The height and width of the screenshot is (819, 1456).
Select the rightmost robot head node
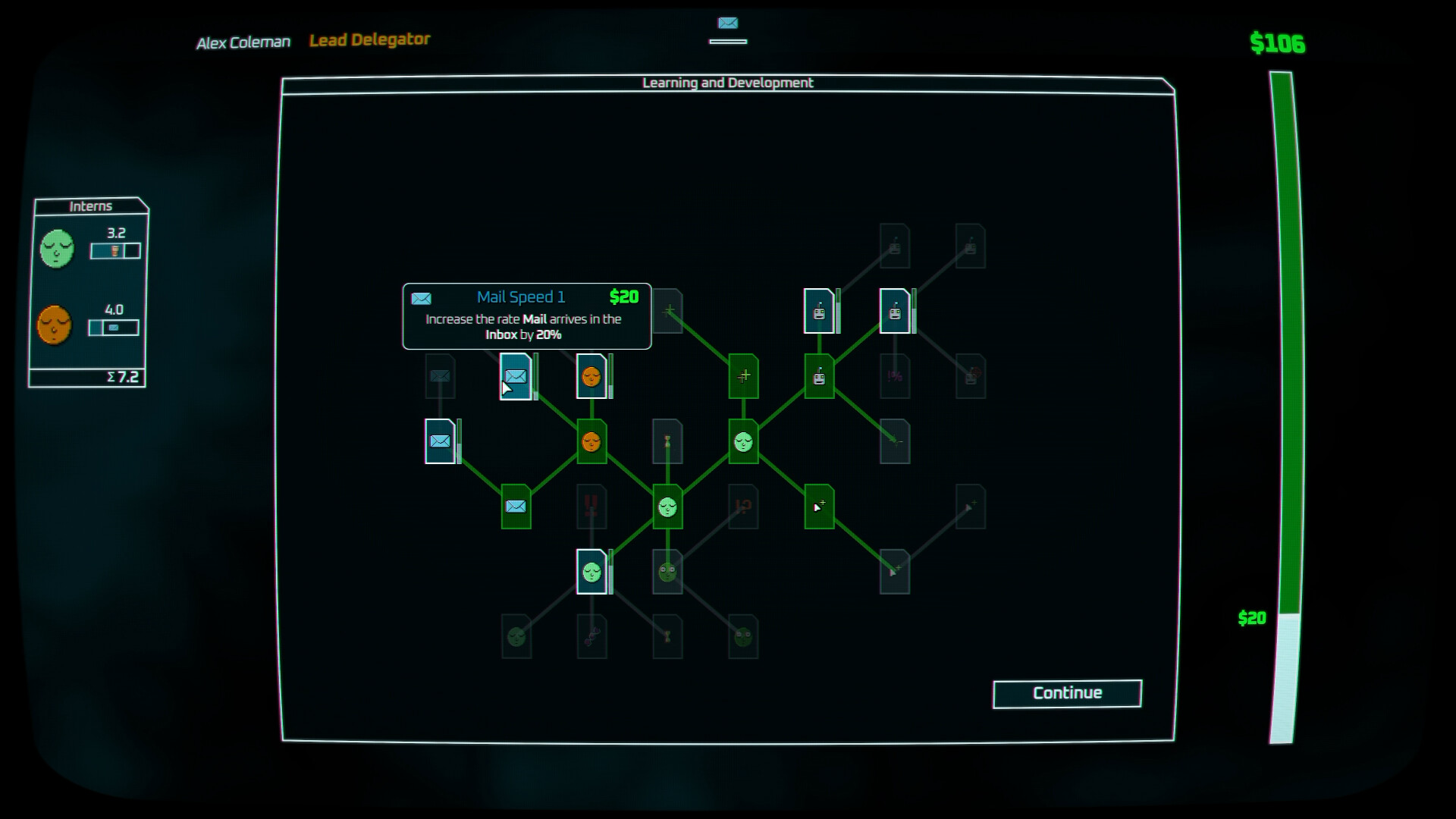(x=896, y=311)
